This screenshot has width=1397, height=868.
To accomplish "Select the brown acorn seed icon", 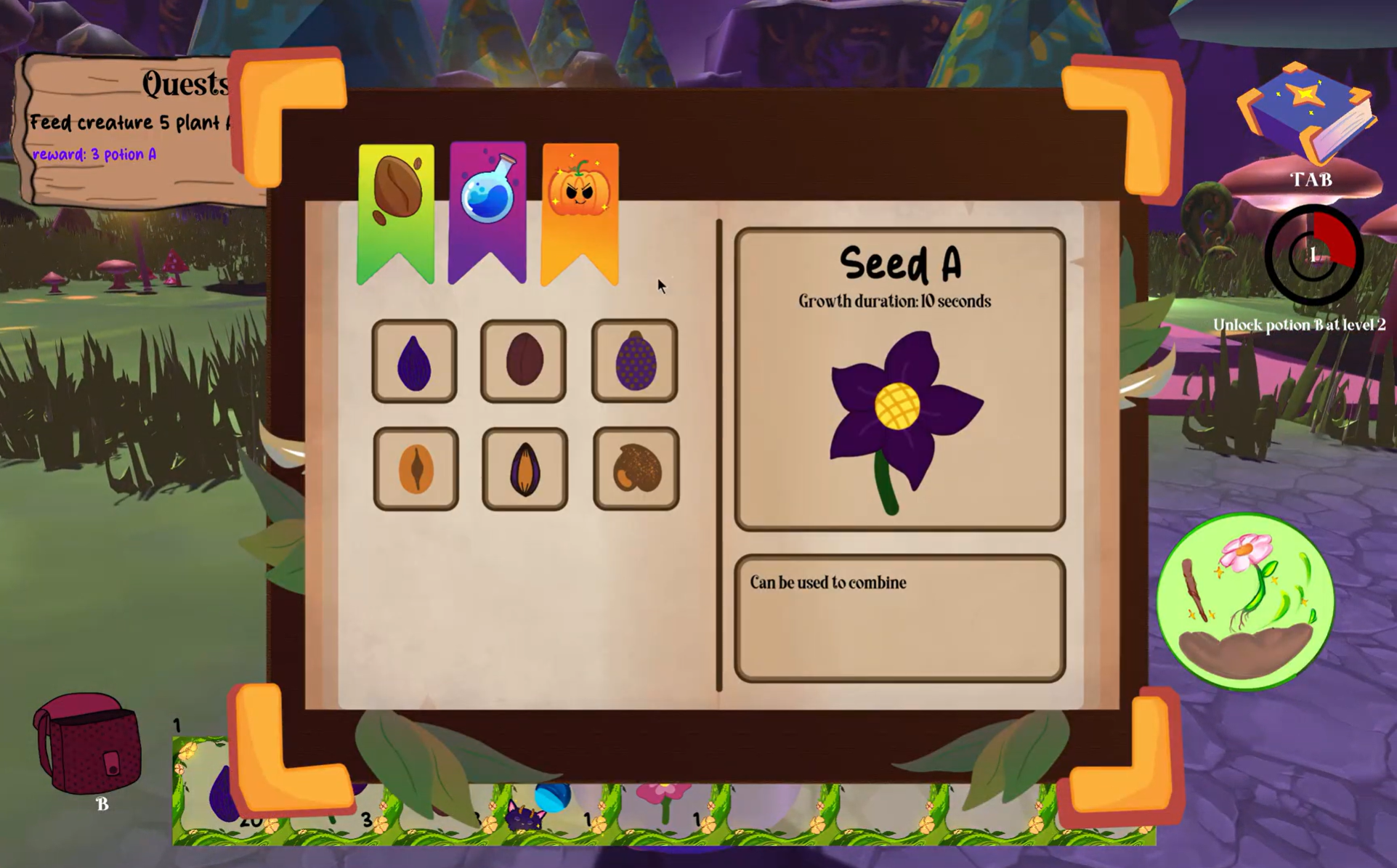I will 635,466.
